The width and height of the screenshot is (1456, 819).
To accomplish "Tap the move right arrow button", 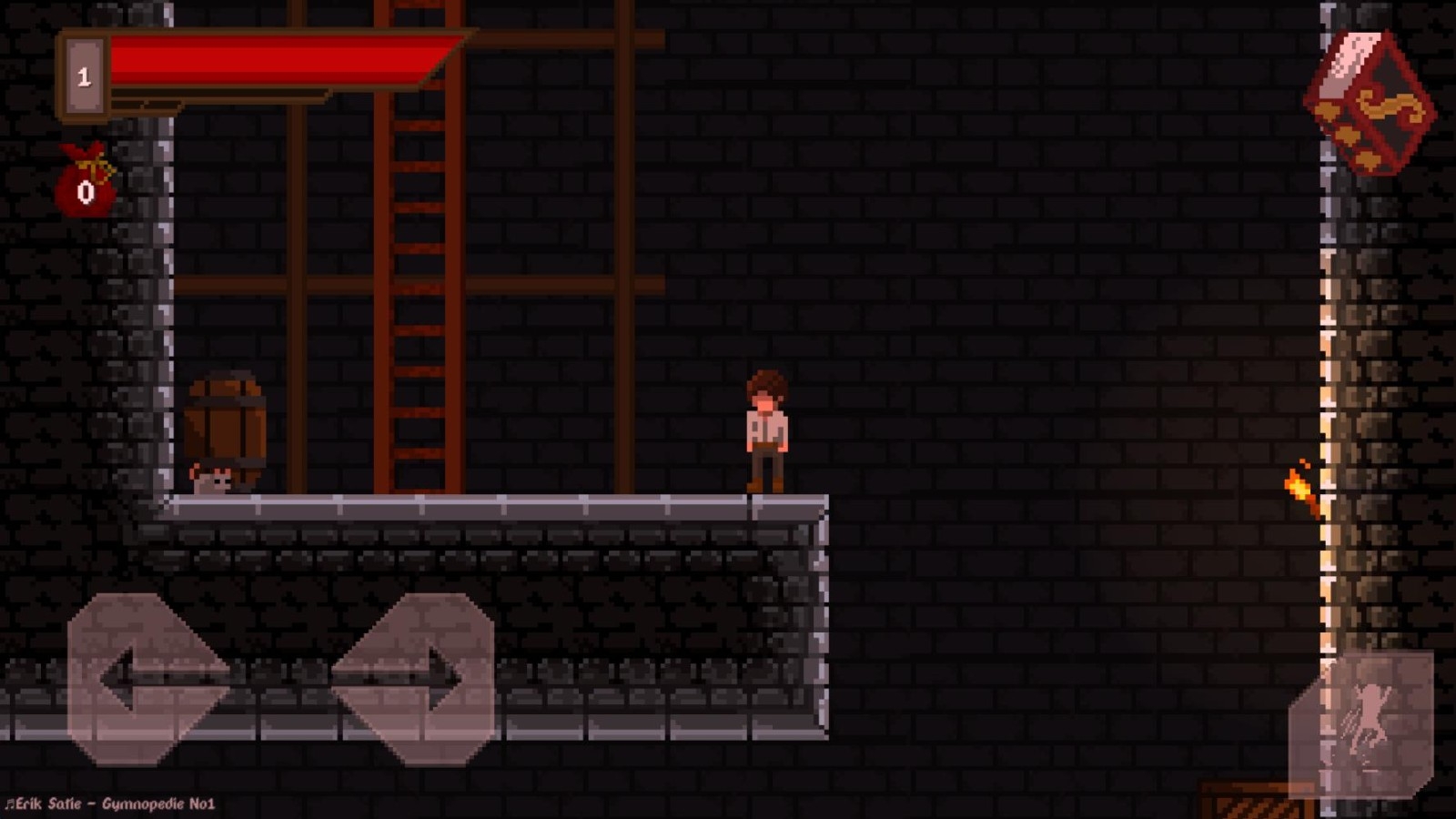I will pyautogui.click(x=415, y=677).
